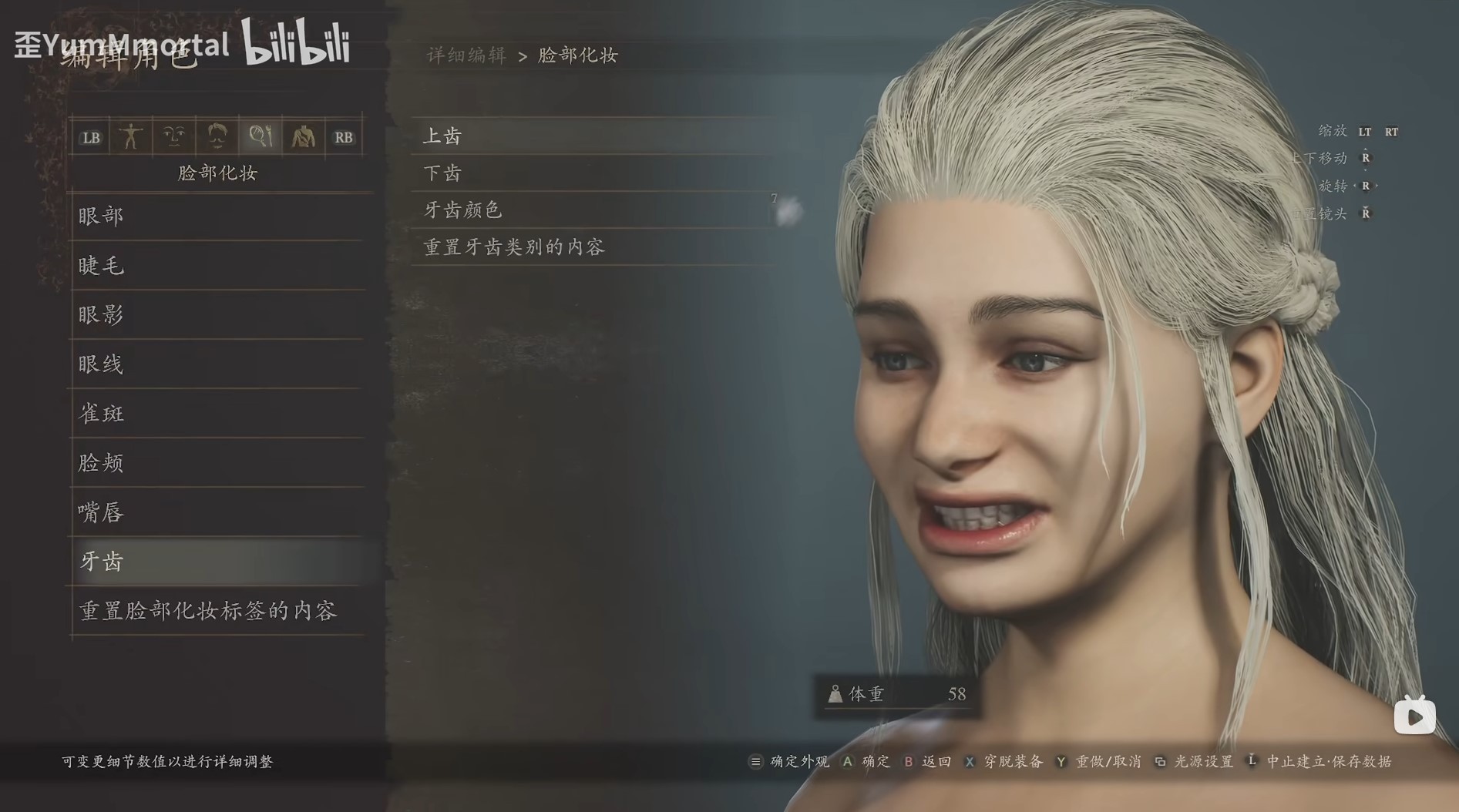Image resolution: width=1459 pixels, height=812 pixels.
Task: Click the 体重 weight scale icon
Action: pyautogui.click(x=838, y=693)
